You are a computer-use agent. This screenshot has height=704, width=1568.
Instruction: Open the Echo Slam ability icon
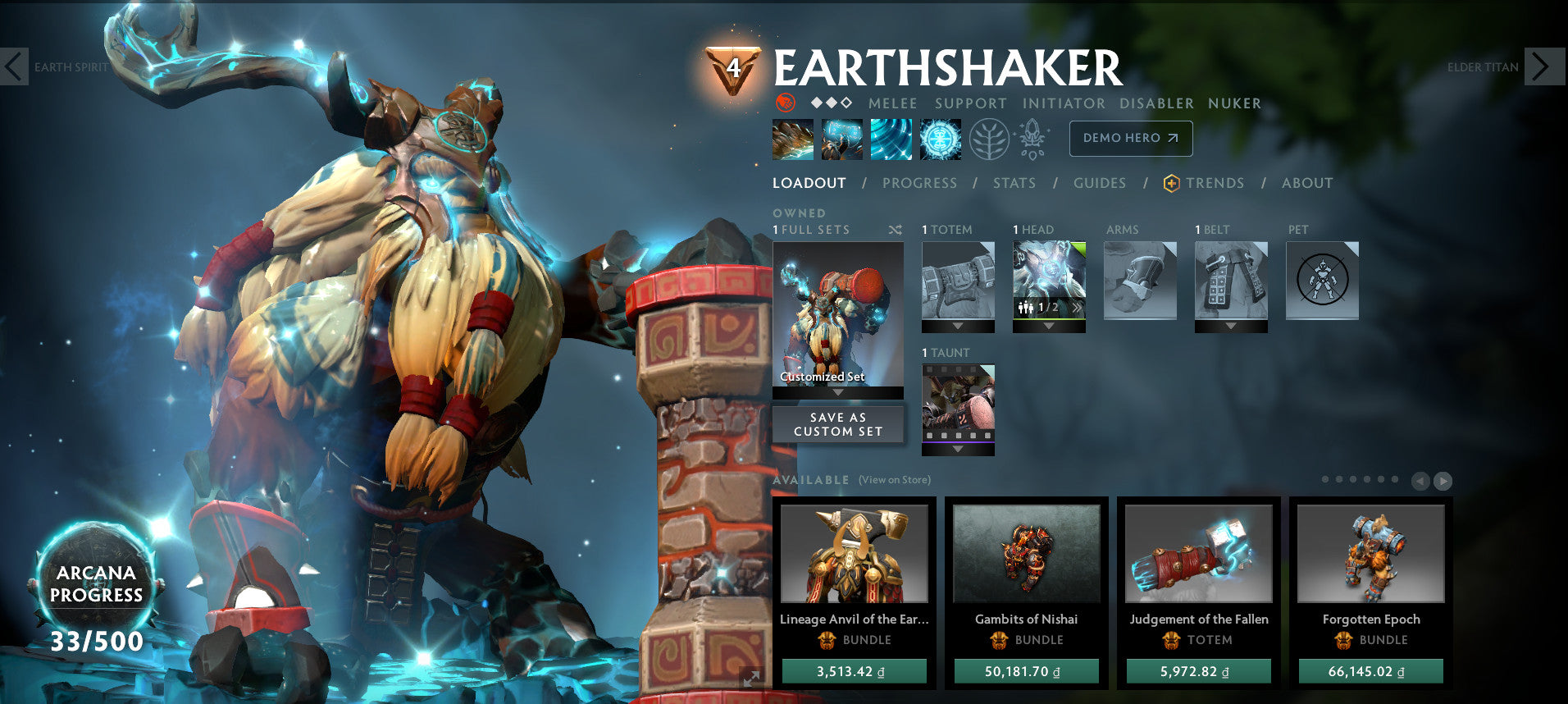941,139
